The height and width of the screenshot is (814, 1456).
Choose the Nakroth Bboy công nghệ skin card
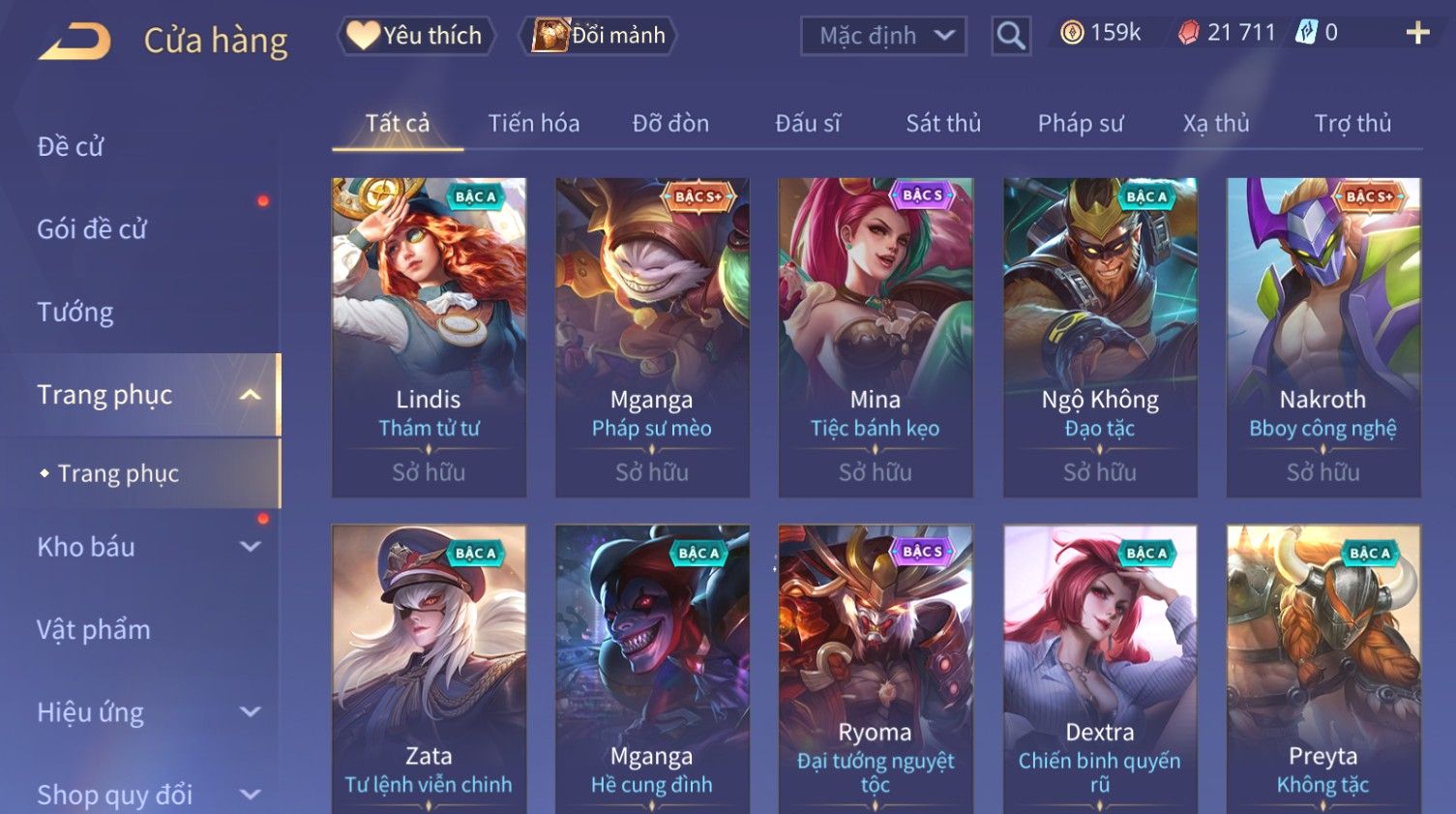1322,337
